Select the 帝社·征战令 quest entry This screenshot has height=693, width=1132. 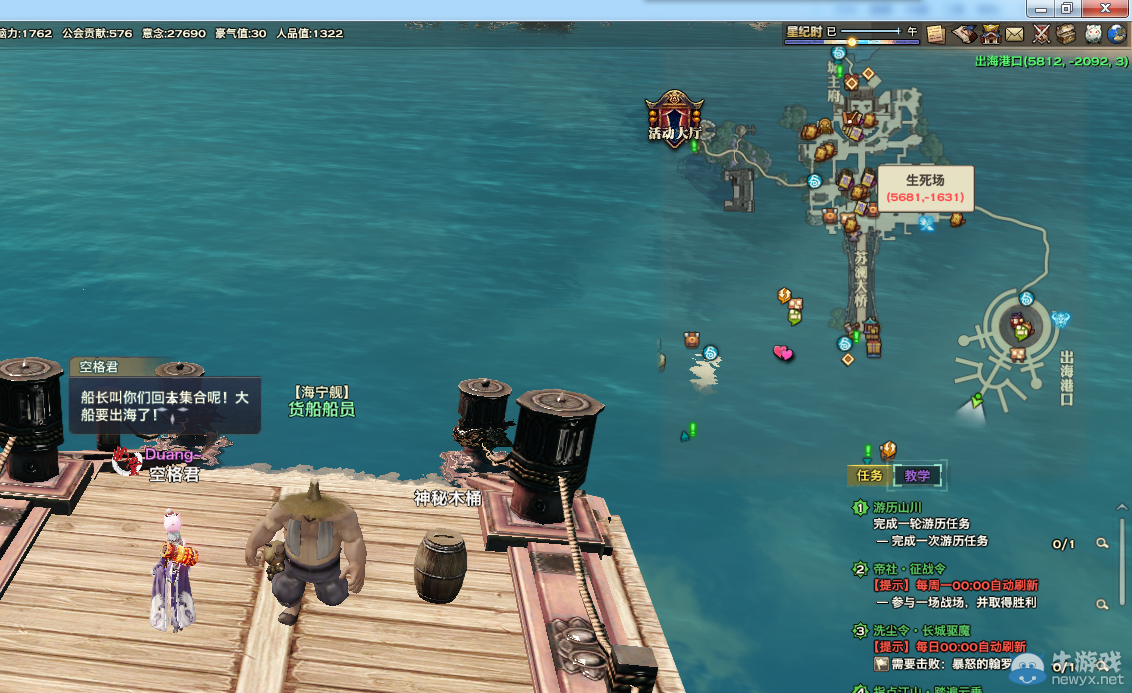click(x=908, y=569)
